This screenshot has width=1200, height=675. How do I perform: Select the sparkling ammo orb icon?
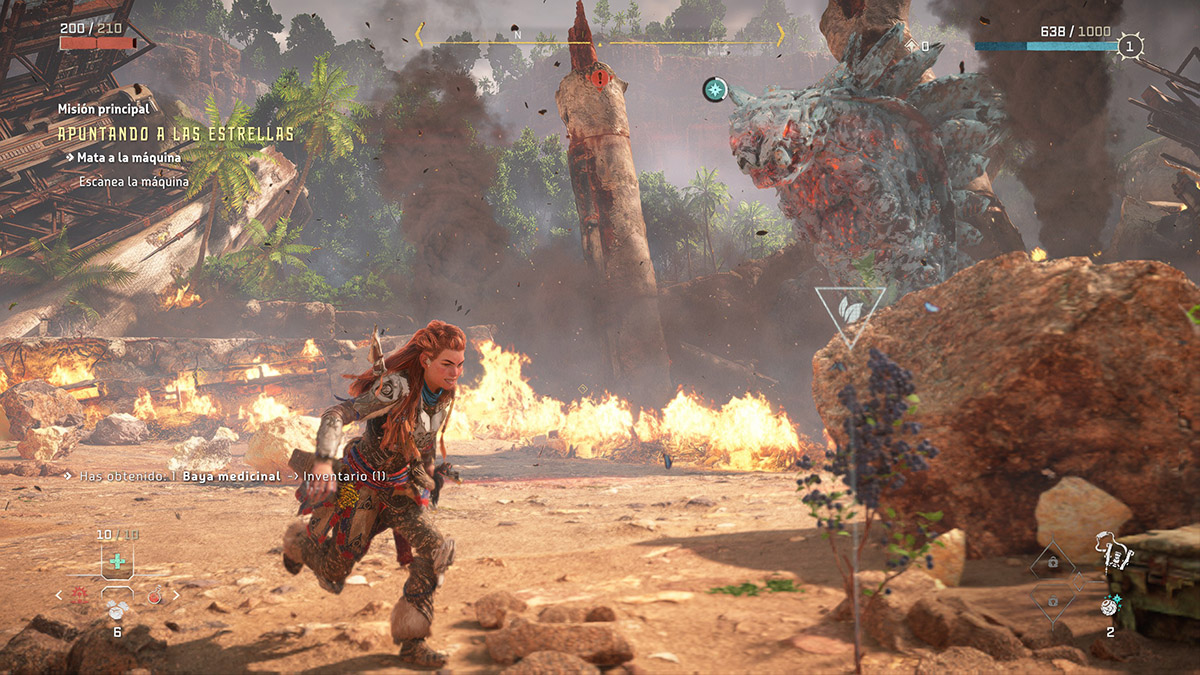click(1109, 605)
